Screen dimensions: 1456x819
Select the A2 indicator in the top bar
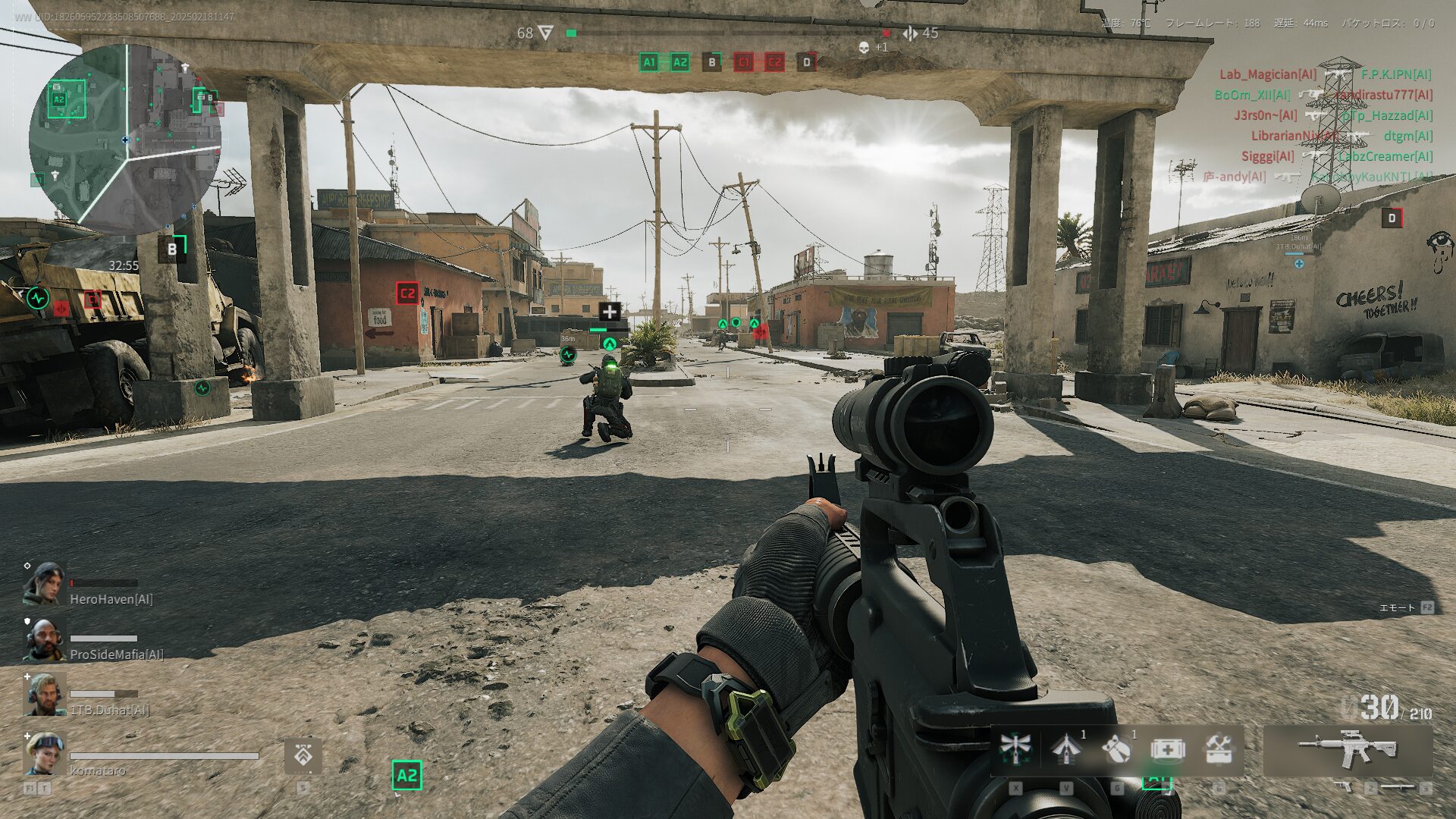tap(679, 62)
